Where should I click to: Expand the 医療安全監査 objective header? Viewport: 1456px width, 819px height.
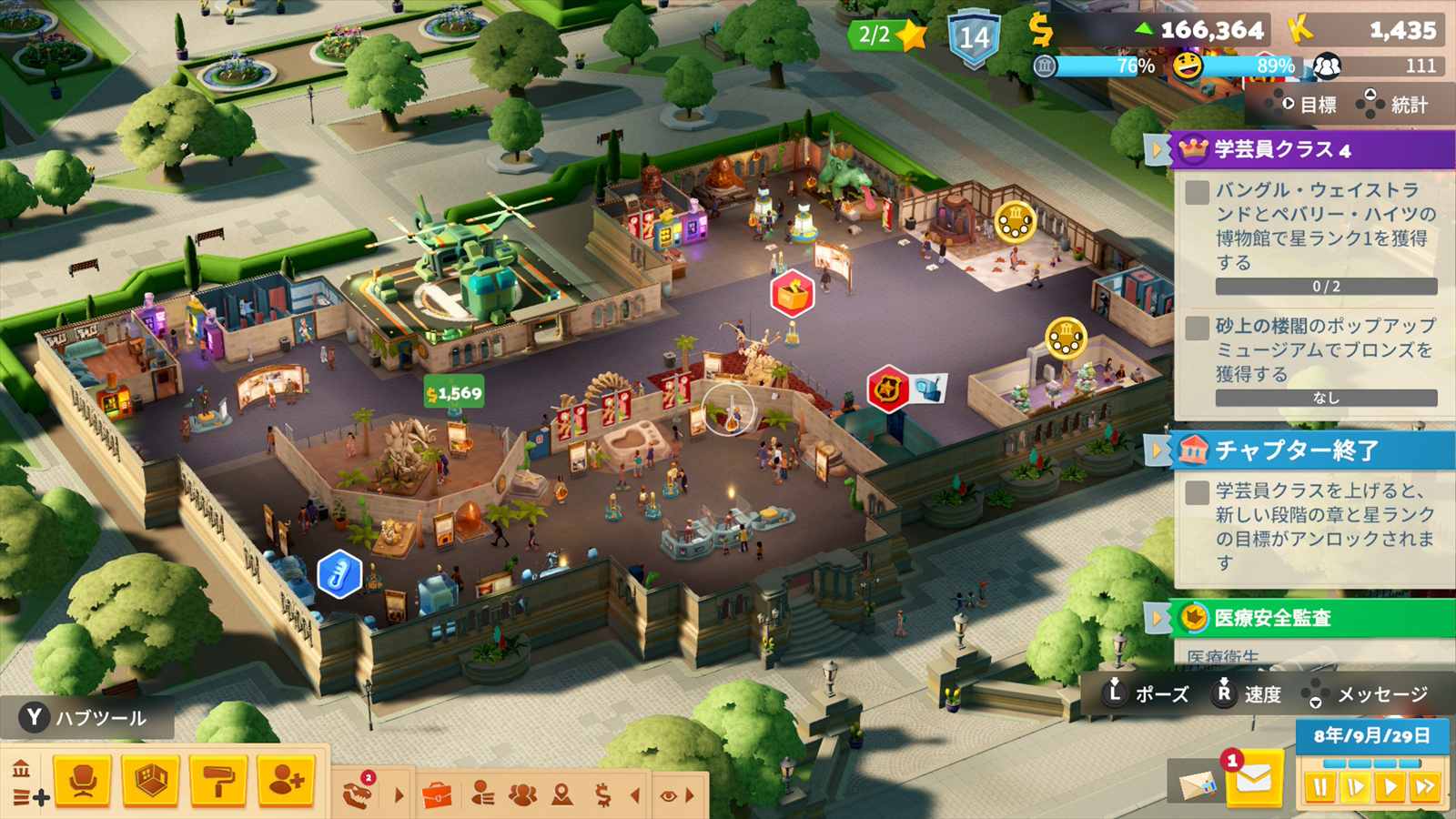[x=1158, y=618]
